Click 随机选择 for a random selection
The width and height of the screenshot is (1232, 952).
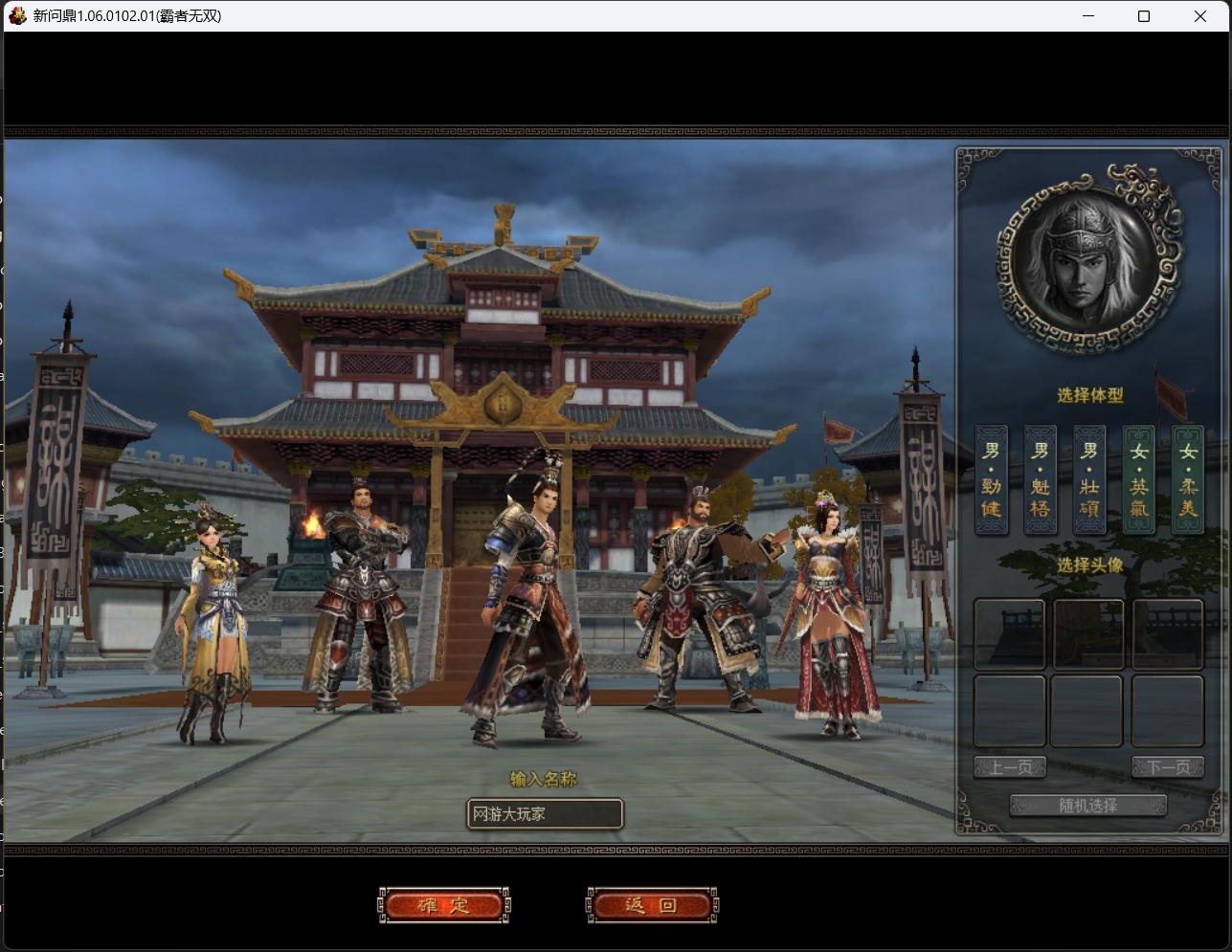1088,805
